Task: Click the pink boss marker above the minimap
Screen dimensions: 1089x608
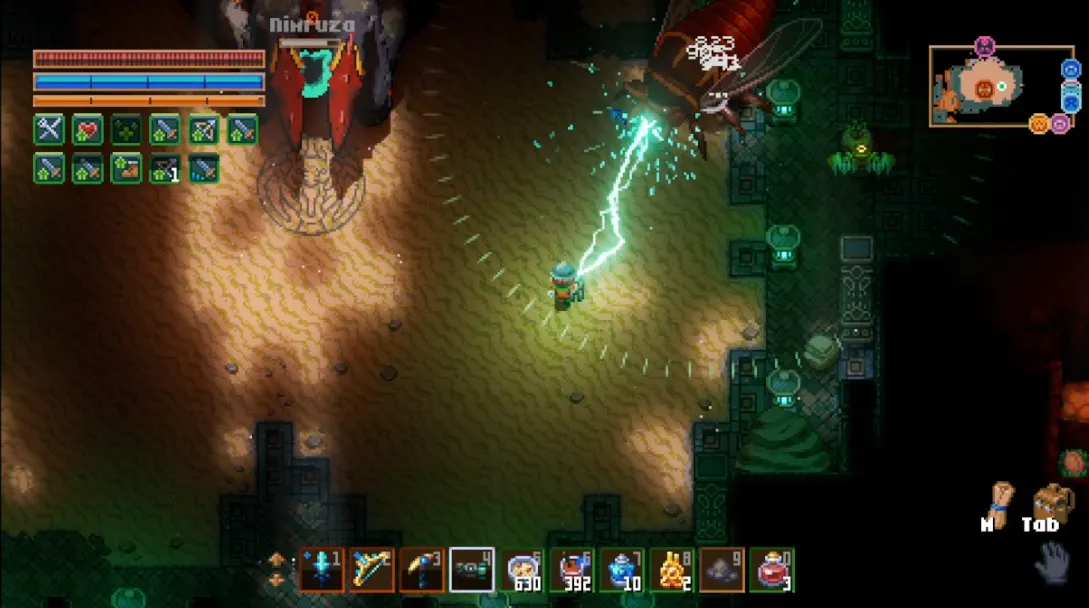Action: (x=985, y=46)
